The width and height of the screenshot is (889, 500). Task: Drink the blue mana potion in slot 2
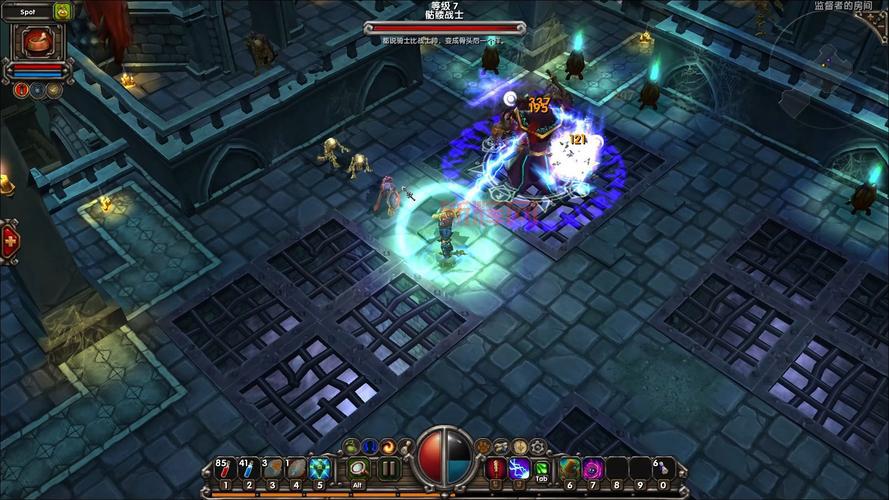(248, 469)
